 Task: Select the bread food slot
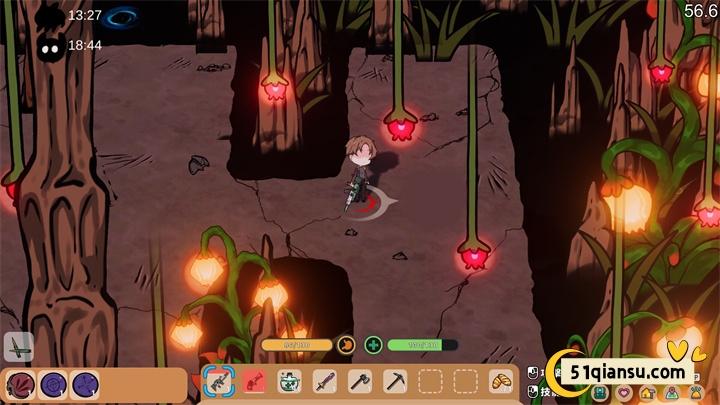[x=500, y=381]
